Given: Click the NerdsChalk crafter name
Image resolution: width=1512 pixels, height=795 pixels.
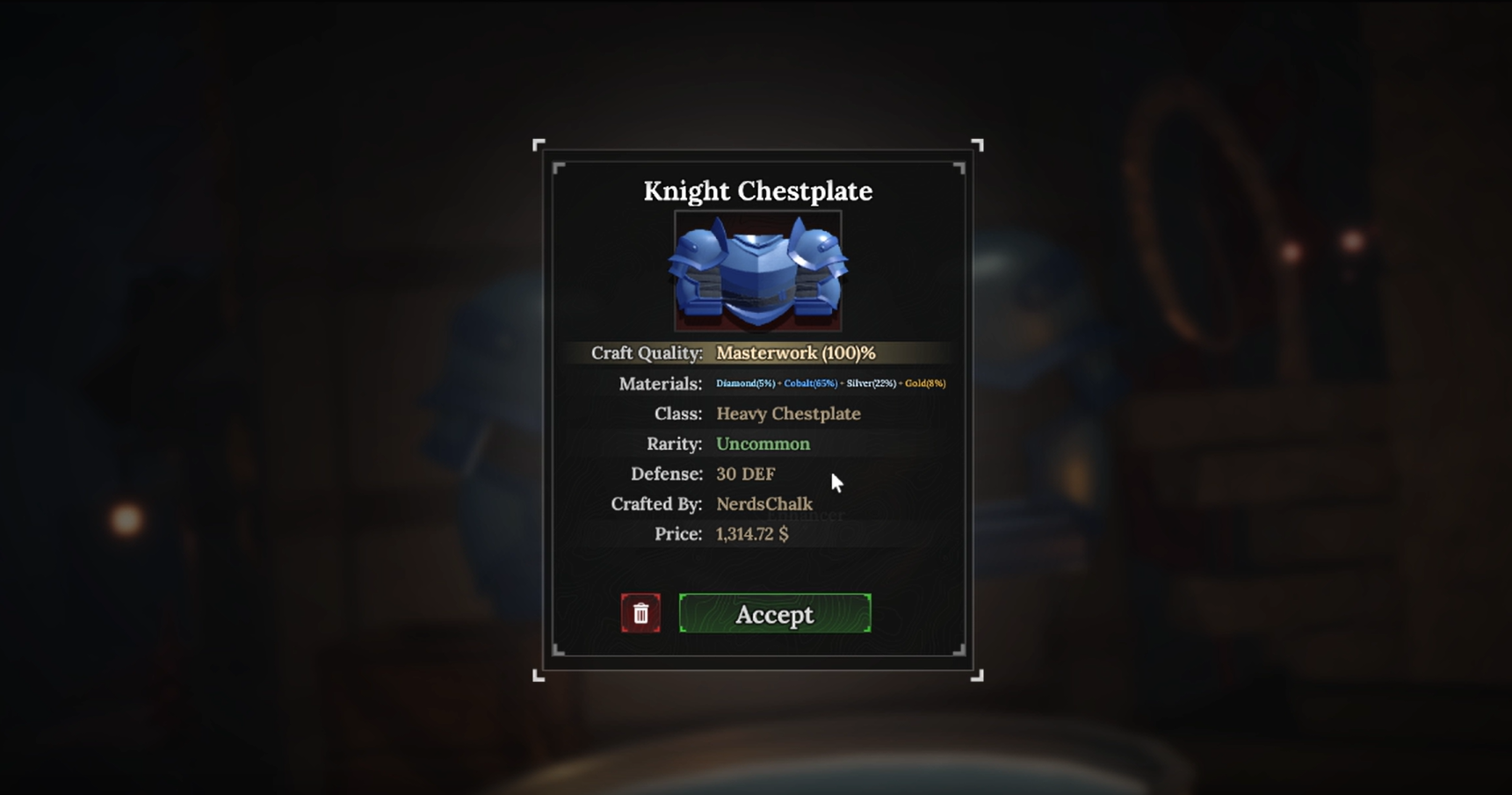Looking at the screenshot, I should [x=763, y=503].
